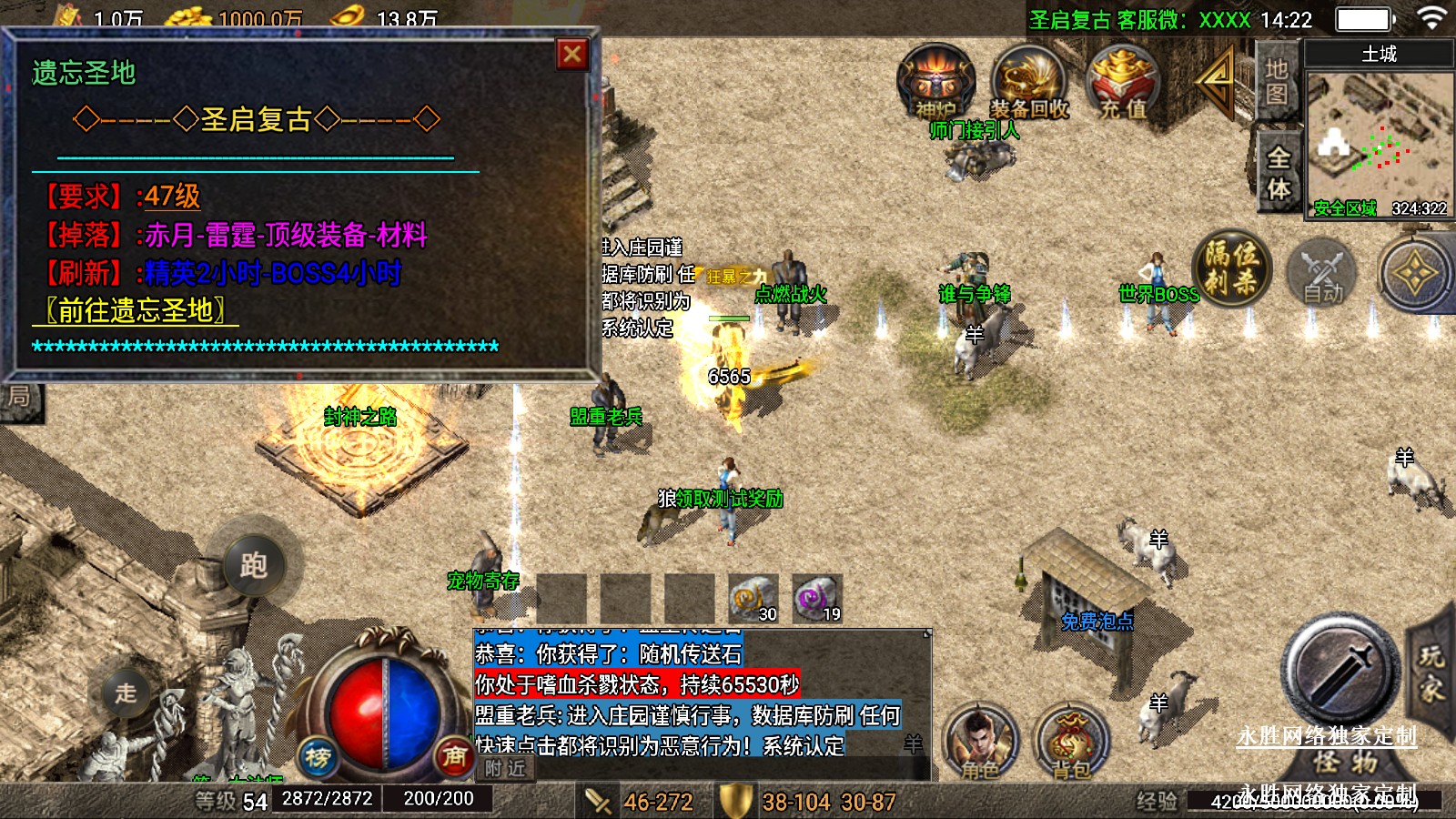Select the 附近 nearby chat tab
This screenshot has height=819, width=1456.
click(x=505, y=769)
